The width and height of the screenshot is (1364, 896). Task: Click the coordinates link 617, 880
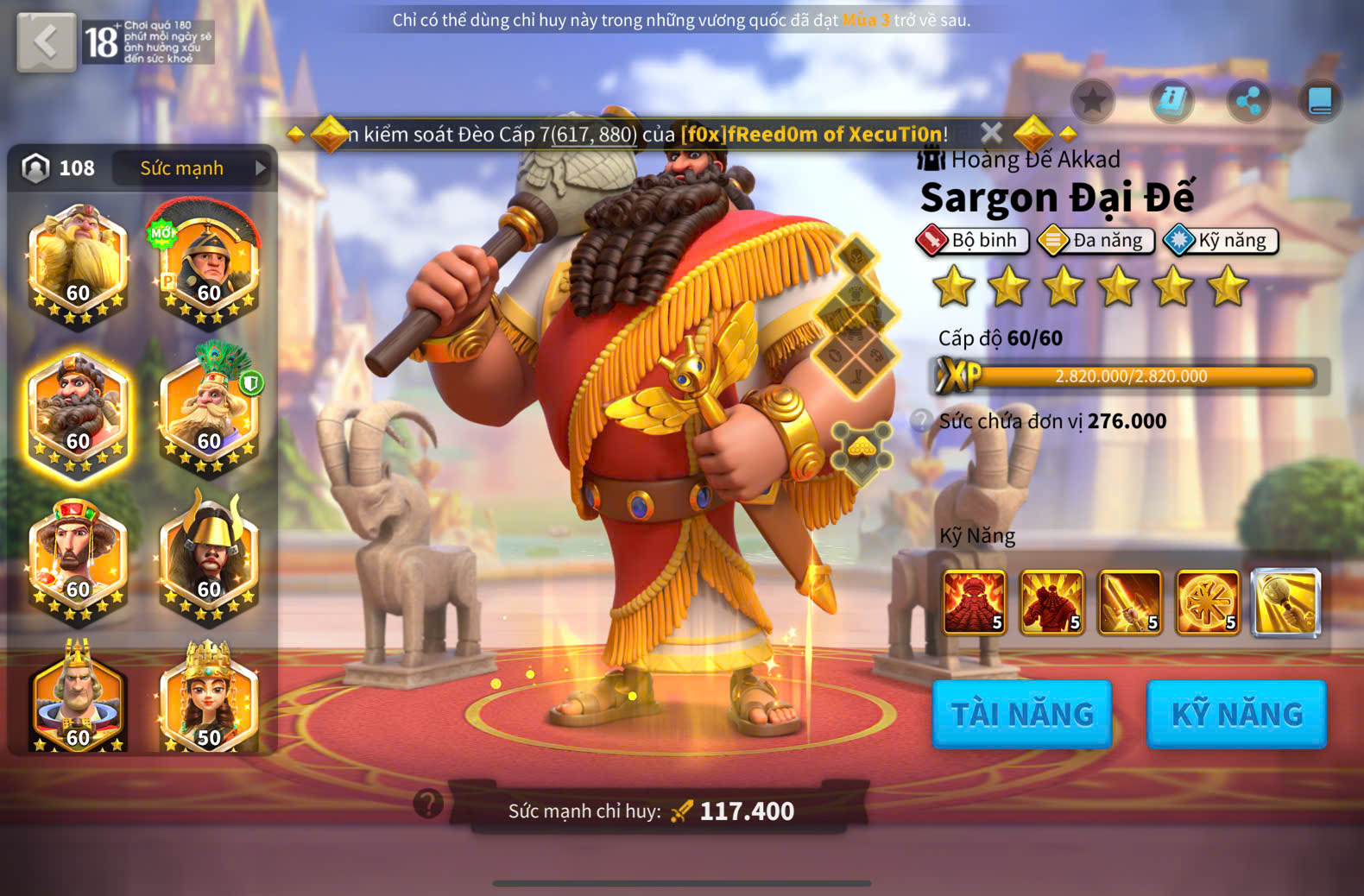coord(594,135)
